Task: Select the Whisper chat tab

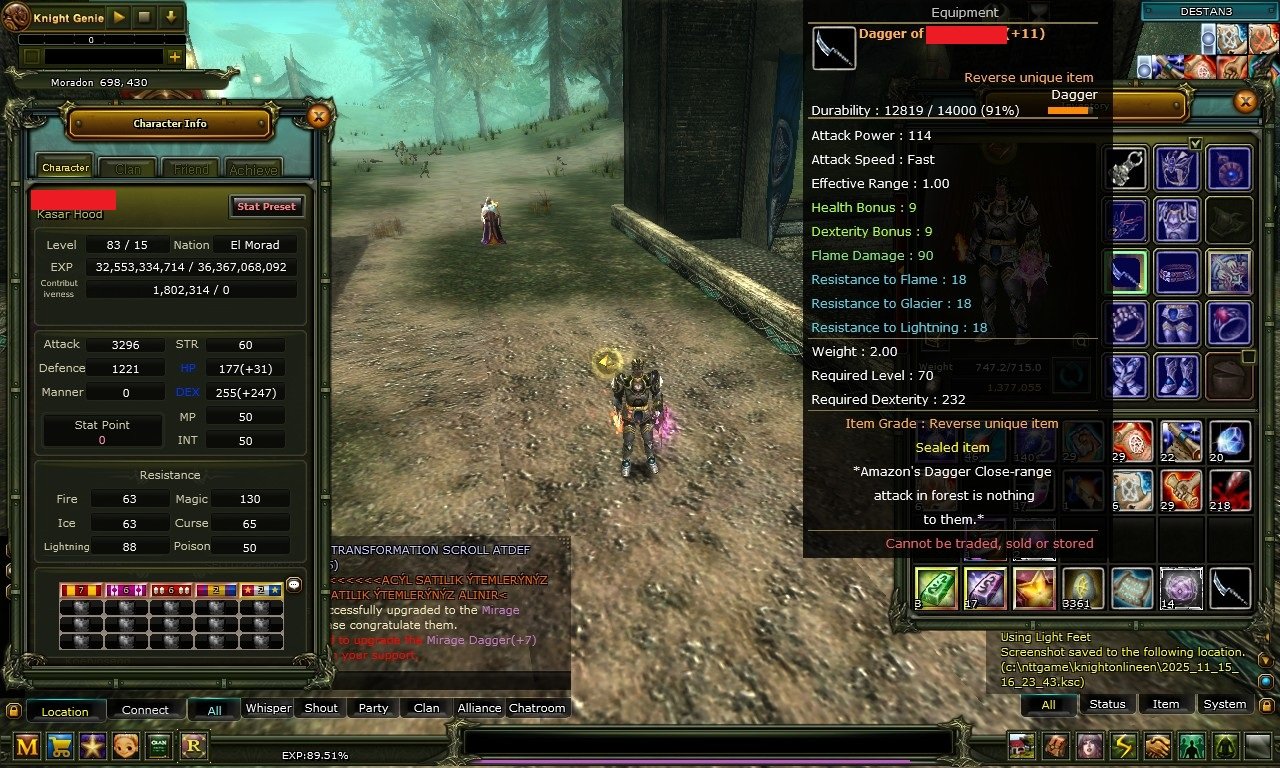Action: 268,708
